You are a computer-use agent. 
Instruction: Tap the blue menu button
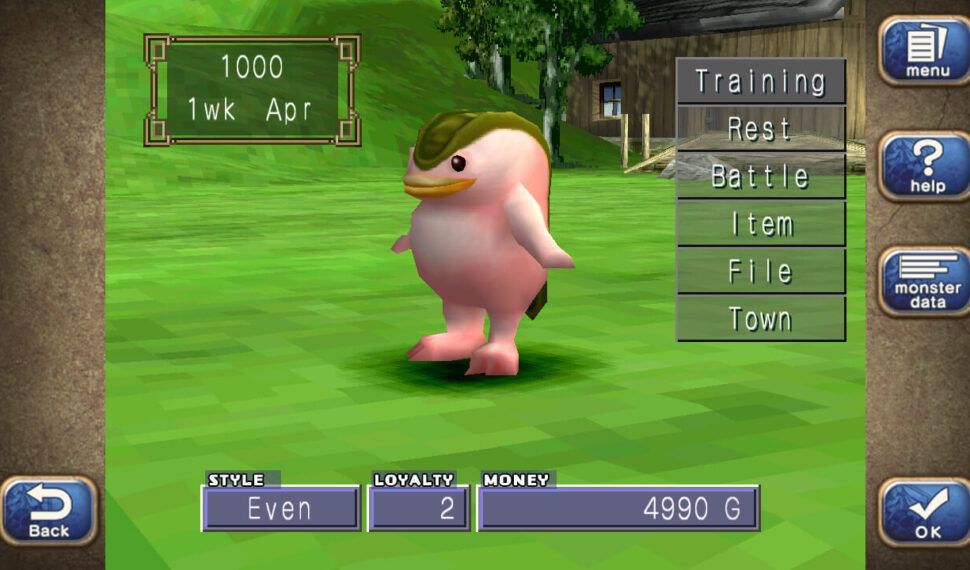tap(926, 50)
